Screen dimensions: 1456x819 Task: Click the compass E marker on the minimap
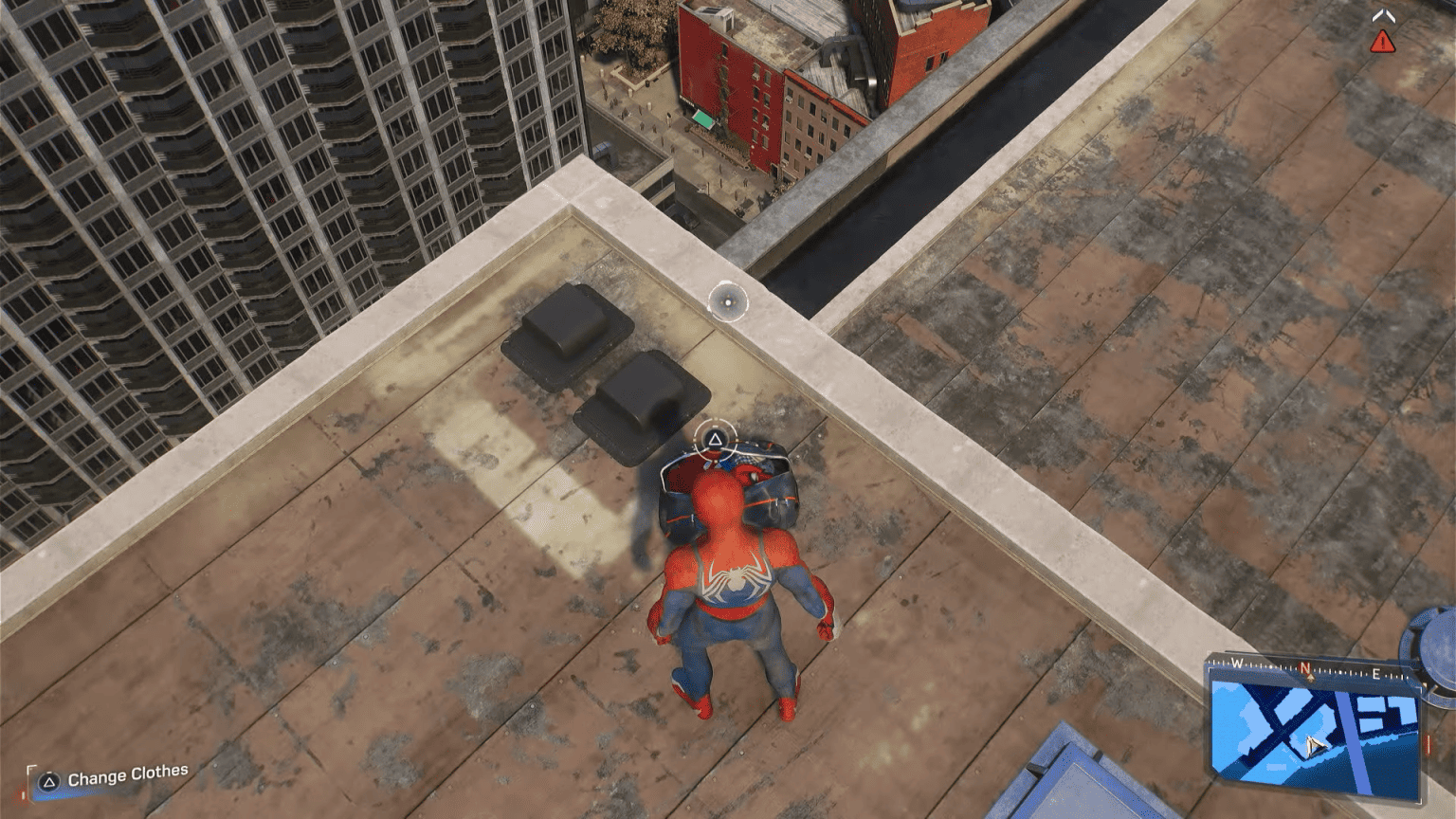pos(1376,673)
